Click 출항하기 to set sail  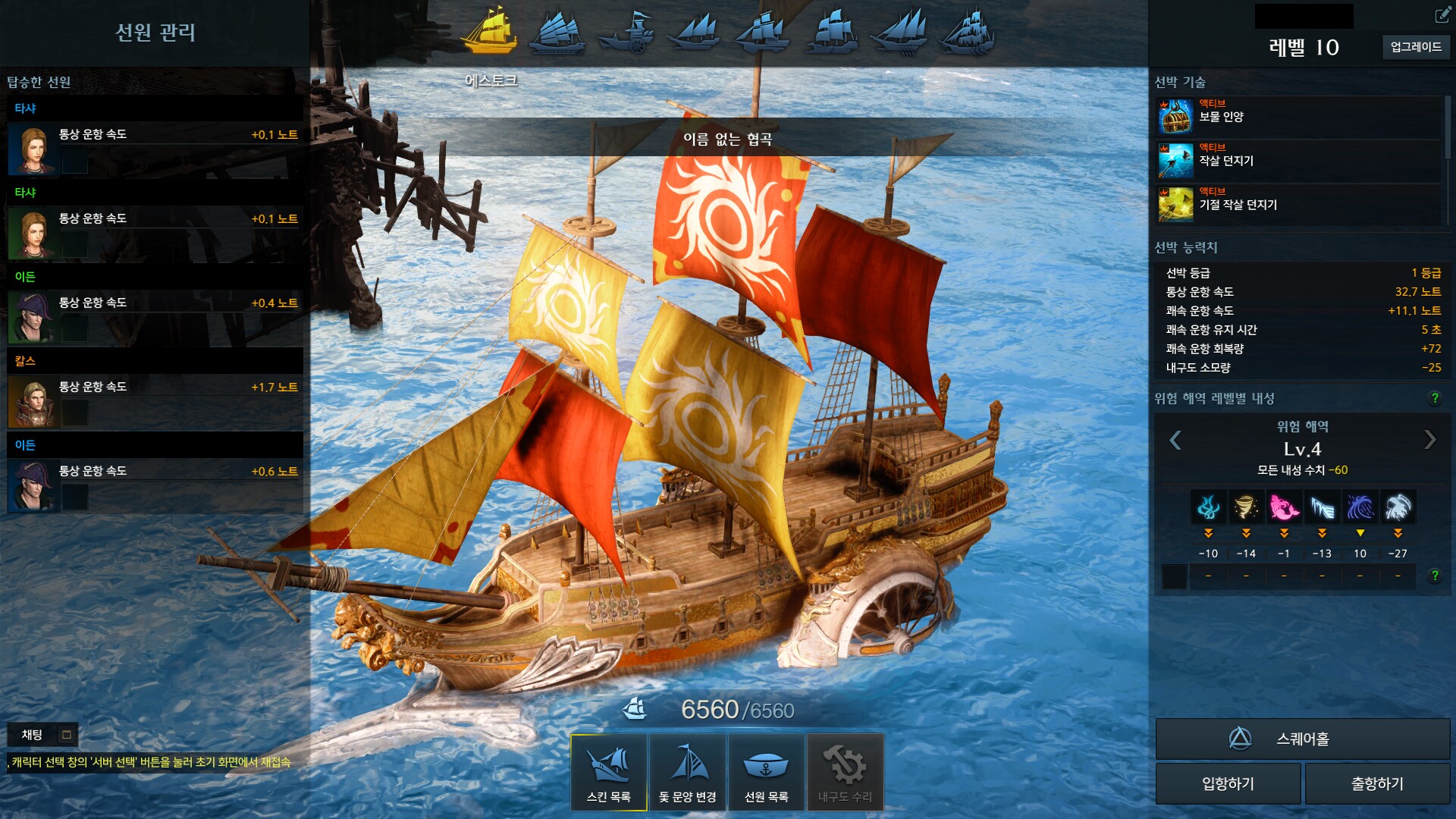tap(1376, 783)
